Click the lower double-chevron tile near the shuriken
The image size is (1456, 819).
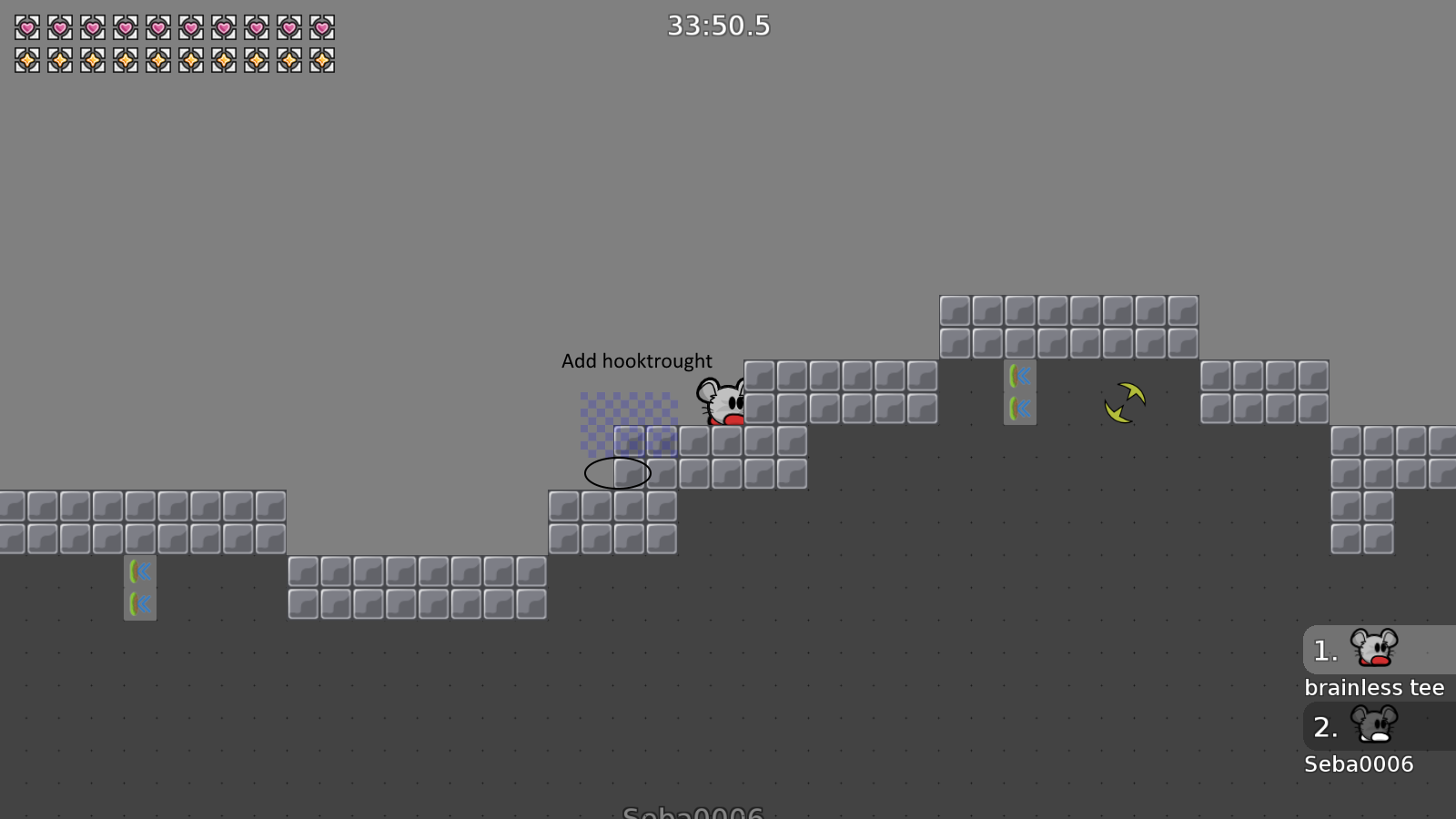click(x=1020, y=407)
